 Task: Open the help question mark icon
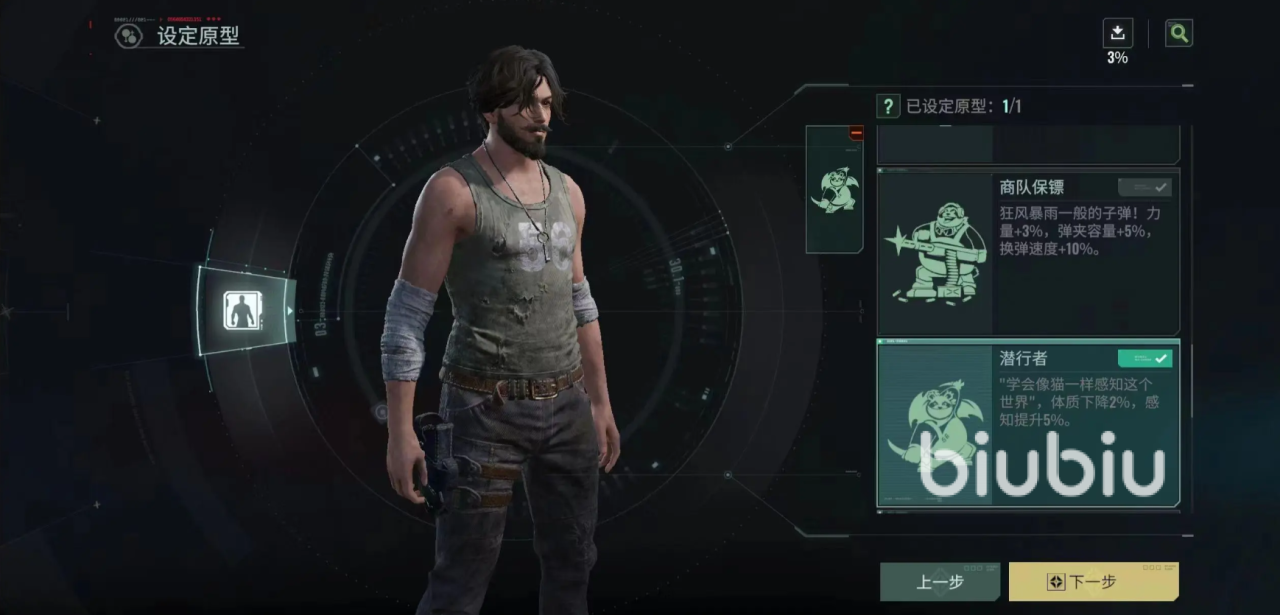coord(887,106)
